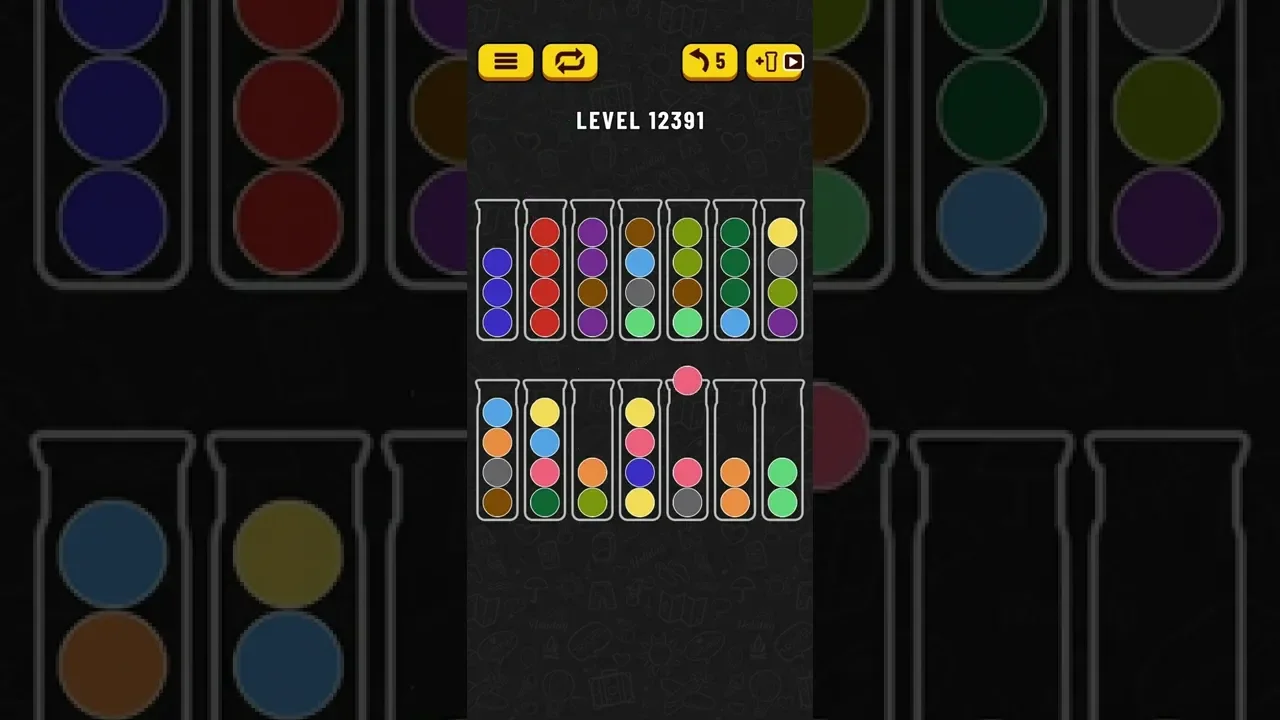The image size is (1280, 720).
Task: Restart the level with the loop arrows button
Action: pyautogui.click(x=569, y=62)
